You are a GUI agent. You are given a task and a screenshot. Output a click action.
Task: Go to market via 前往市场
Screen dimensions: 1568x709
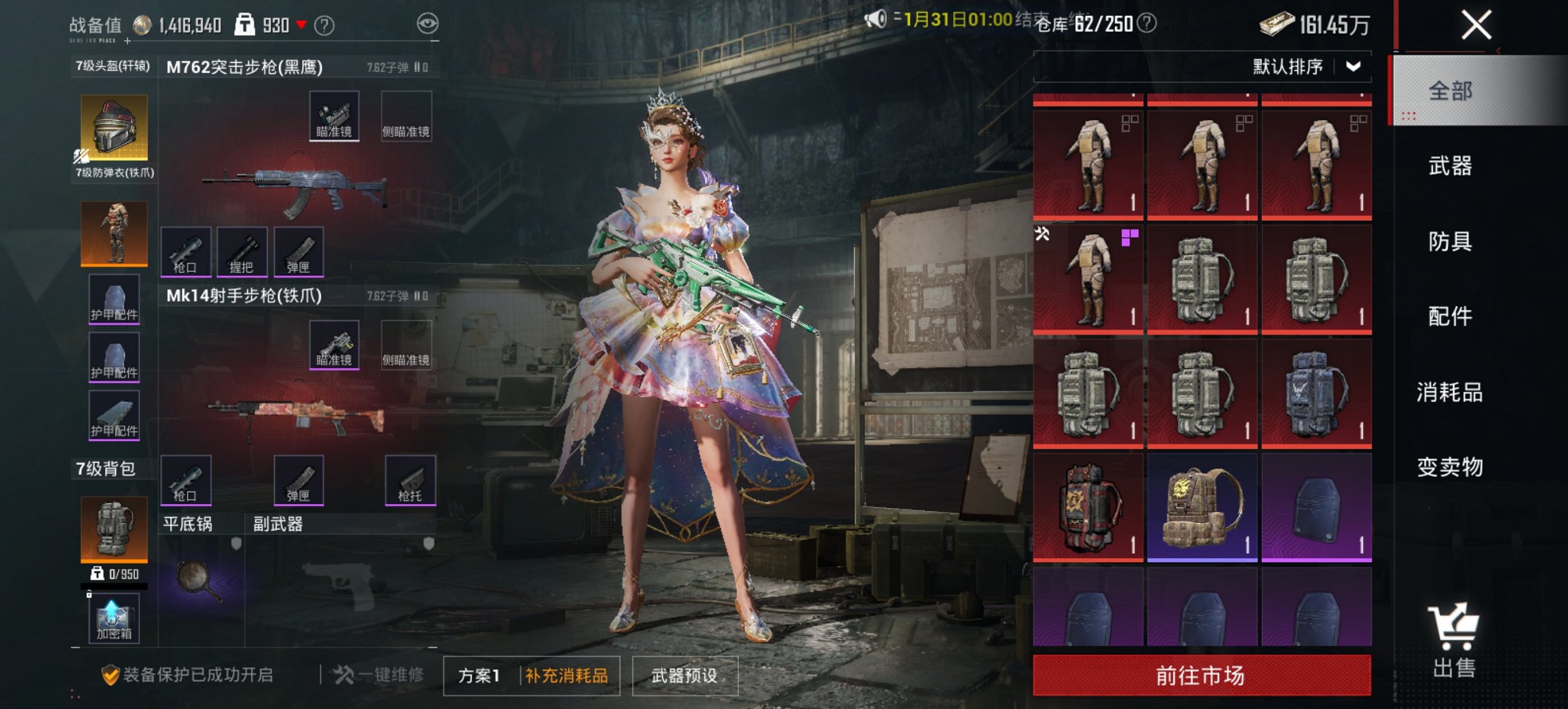(1201, 675)
